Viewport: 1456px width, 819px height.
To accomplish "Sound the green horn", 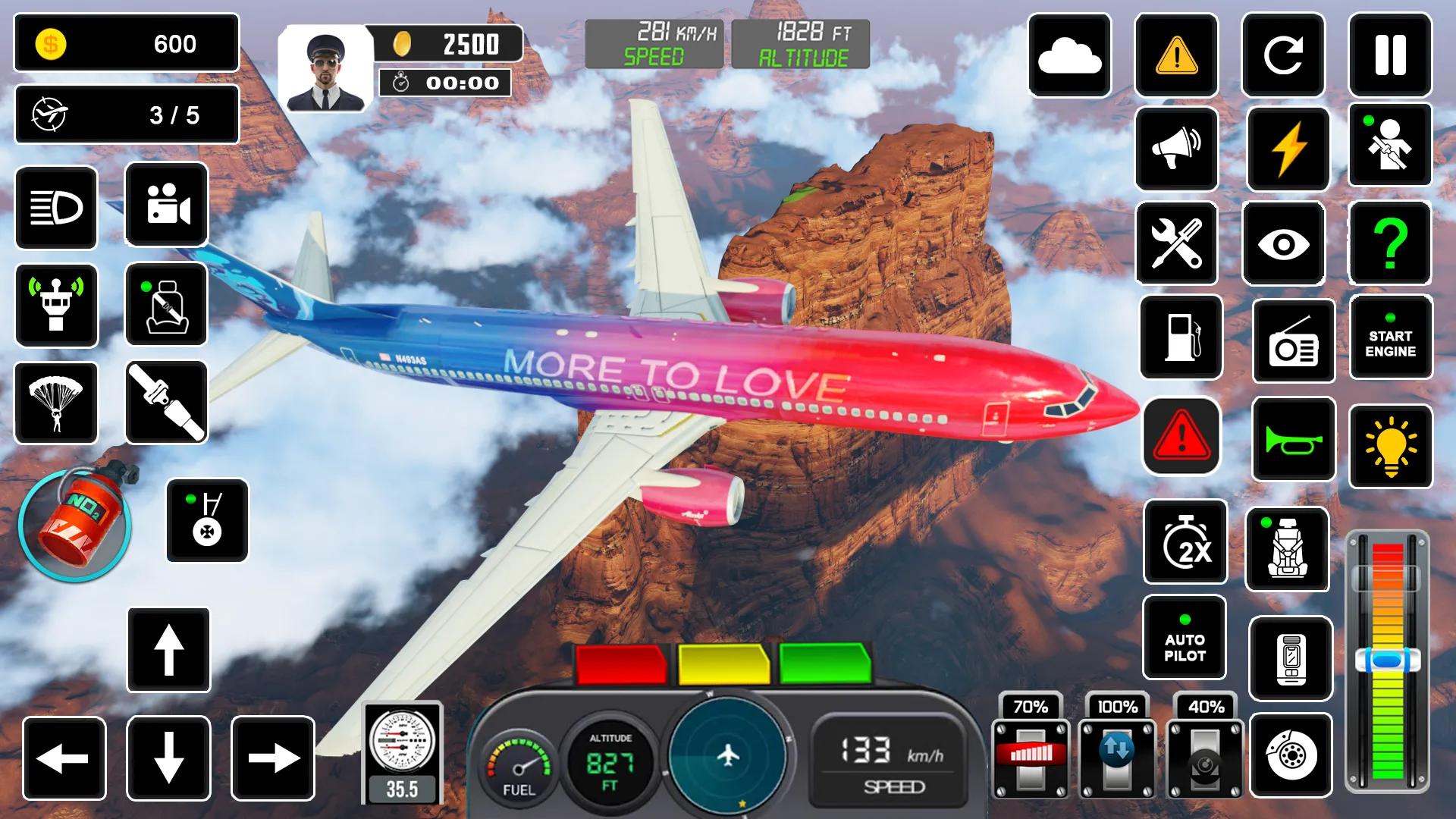I will 1293,440.
